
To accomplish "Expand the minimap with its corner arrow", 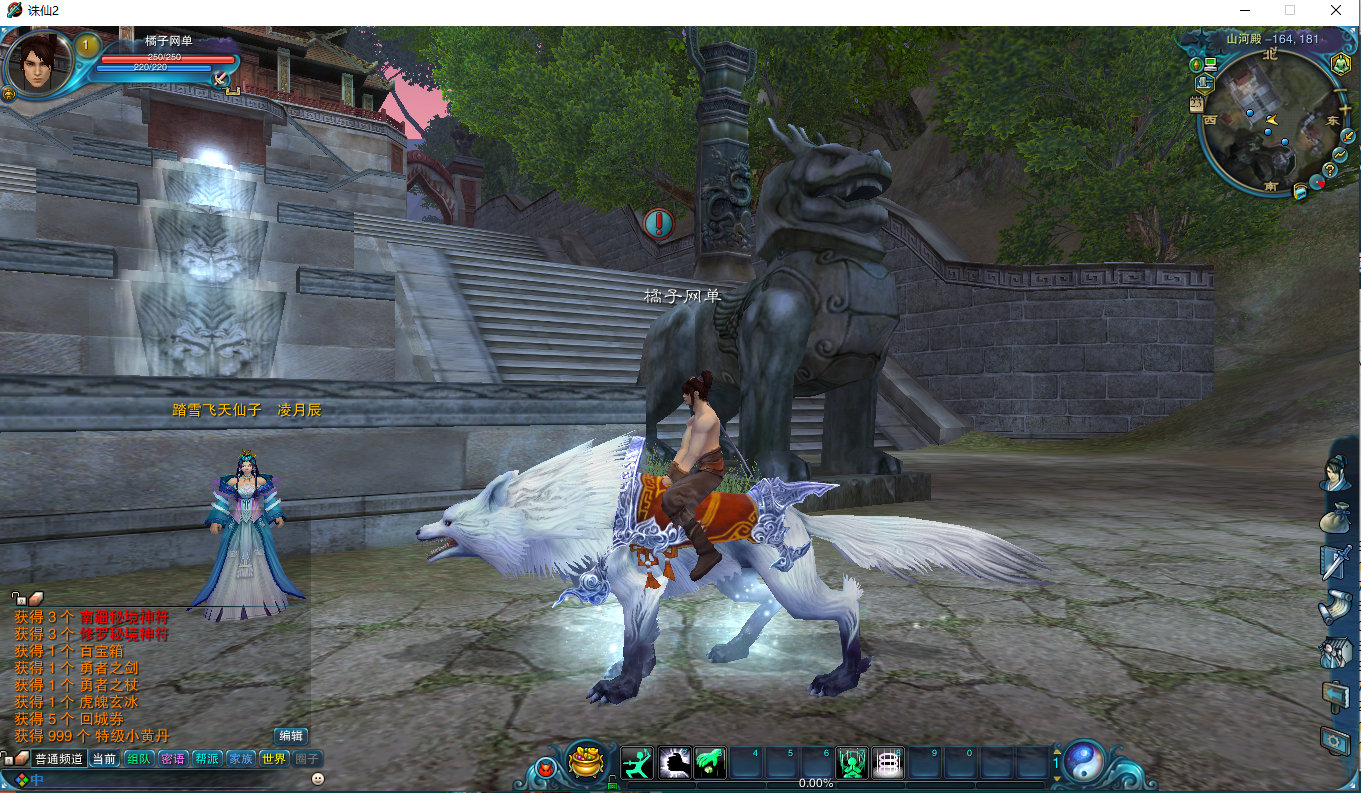I will click(x=1346, y=136).
